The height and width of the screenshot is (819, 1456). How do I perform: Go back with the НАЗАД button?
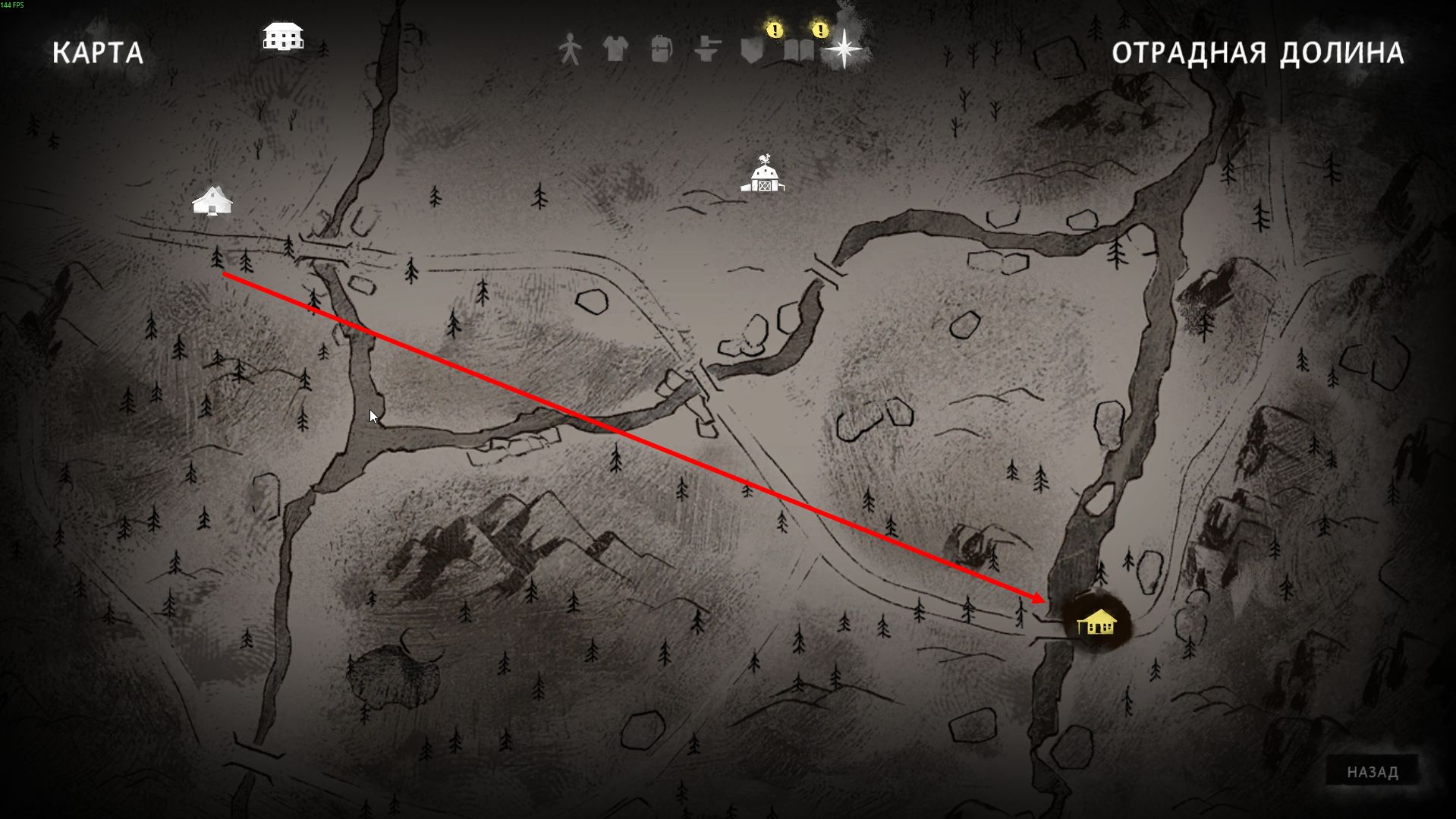(1372, 772)
